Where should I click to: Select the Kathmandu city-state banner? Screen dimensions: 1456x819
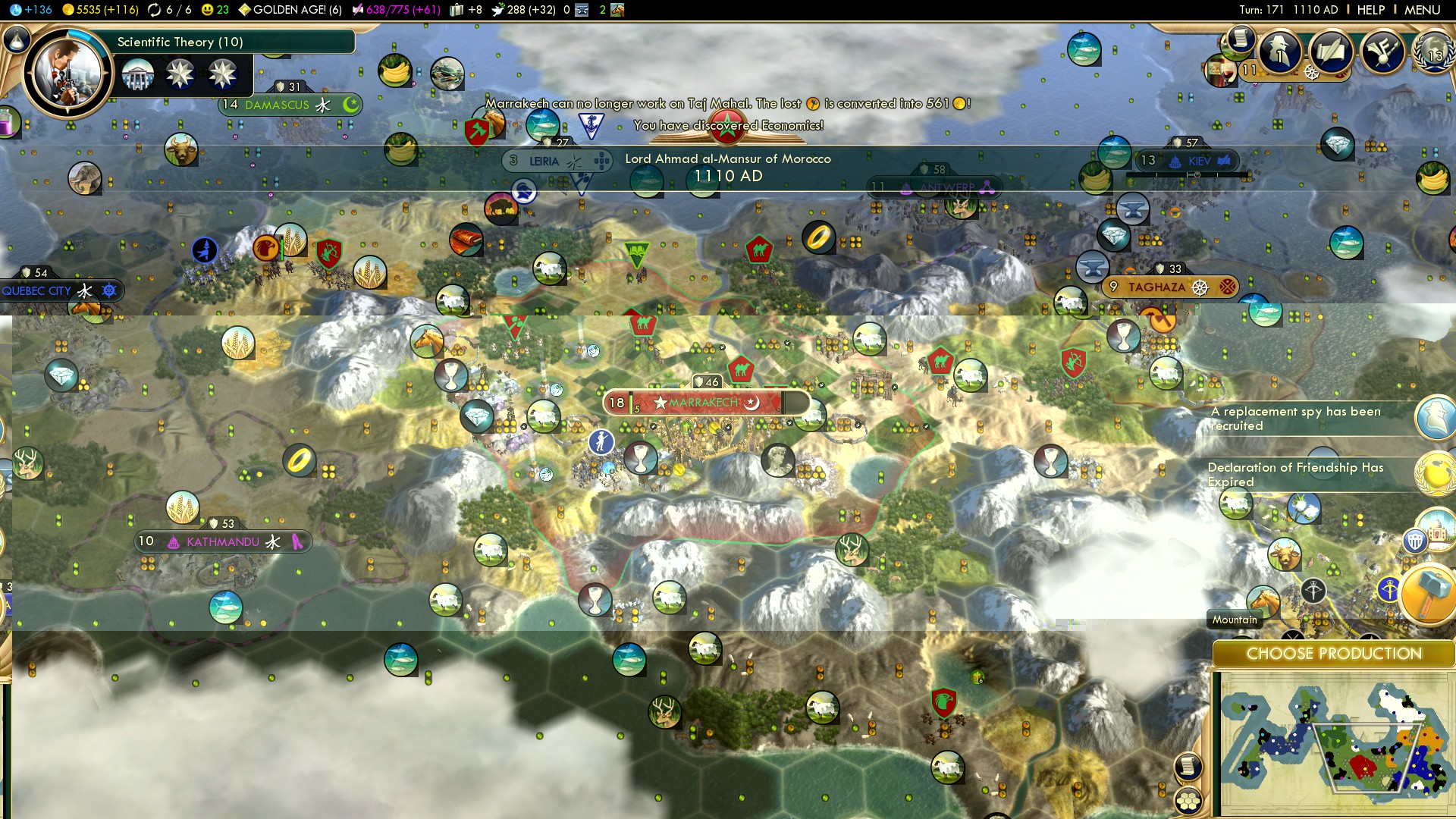[x=222, y=541]
